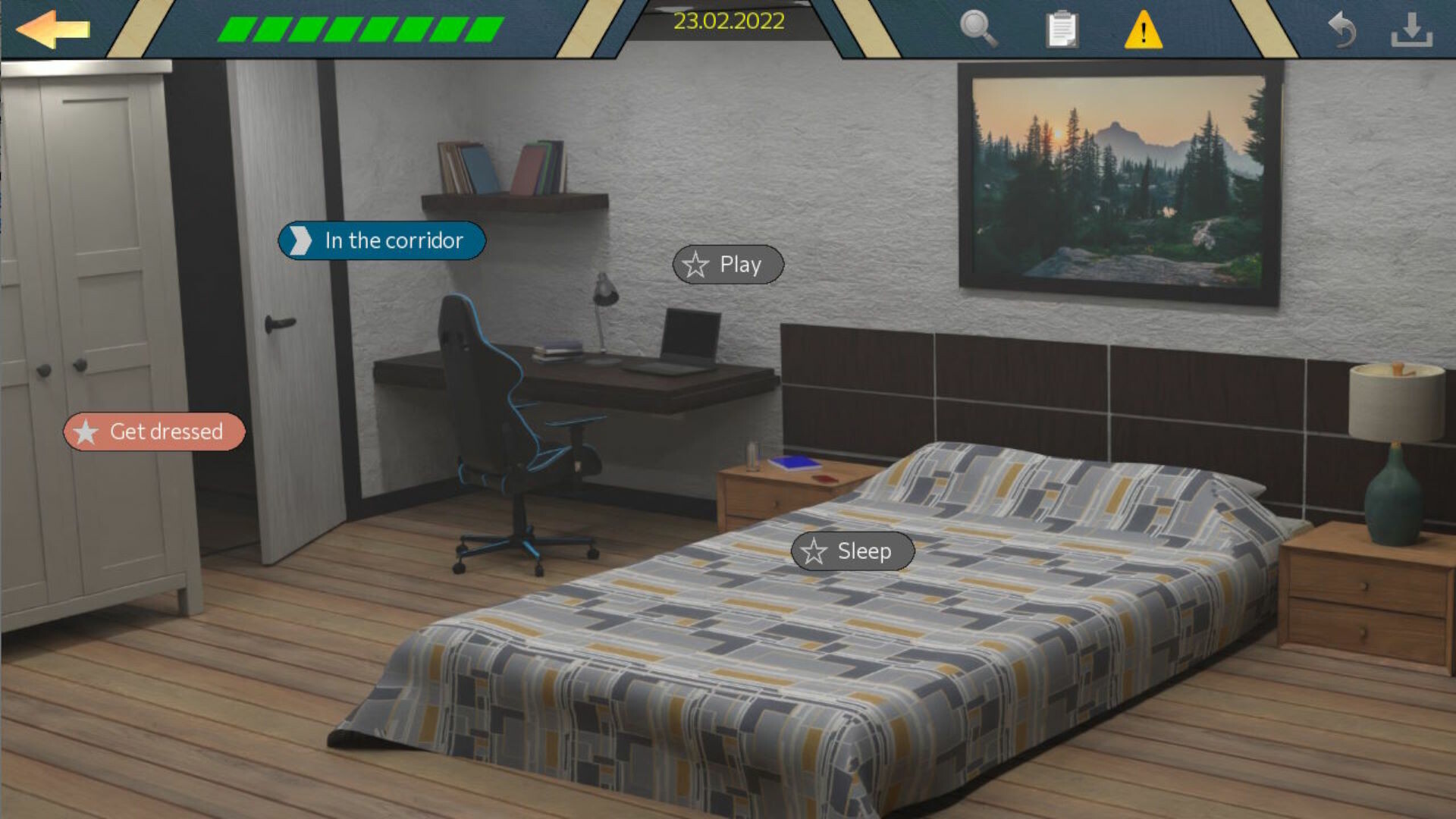1456x819 pixels.
Task: Click the date 23.02.2022 display
Action: [730, 21]
